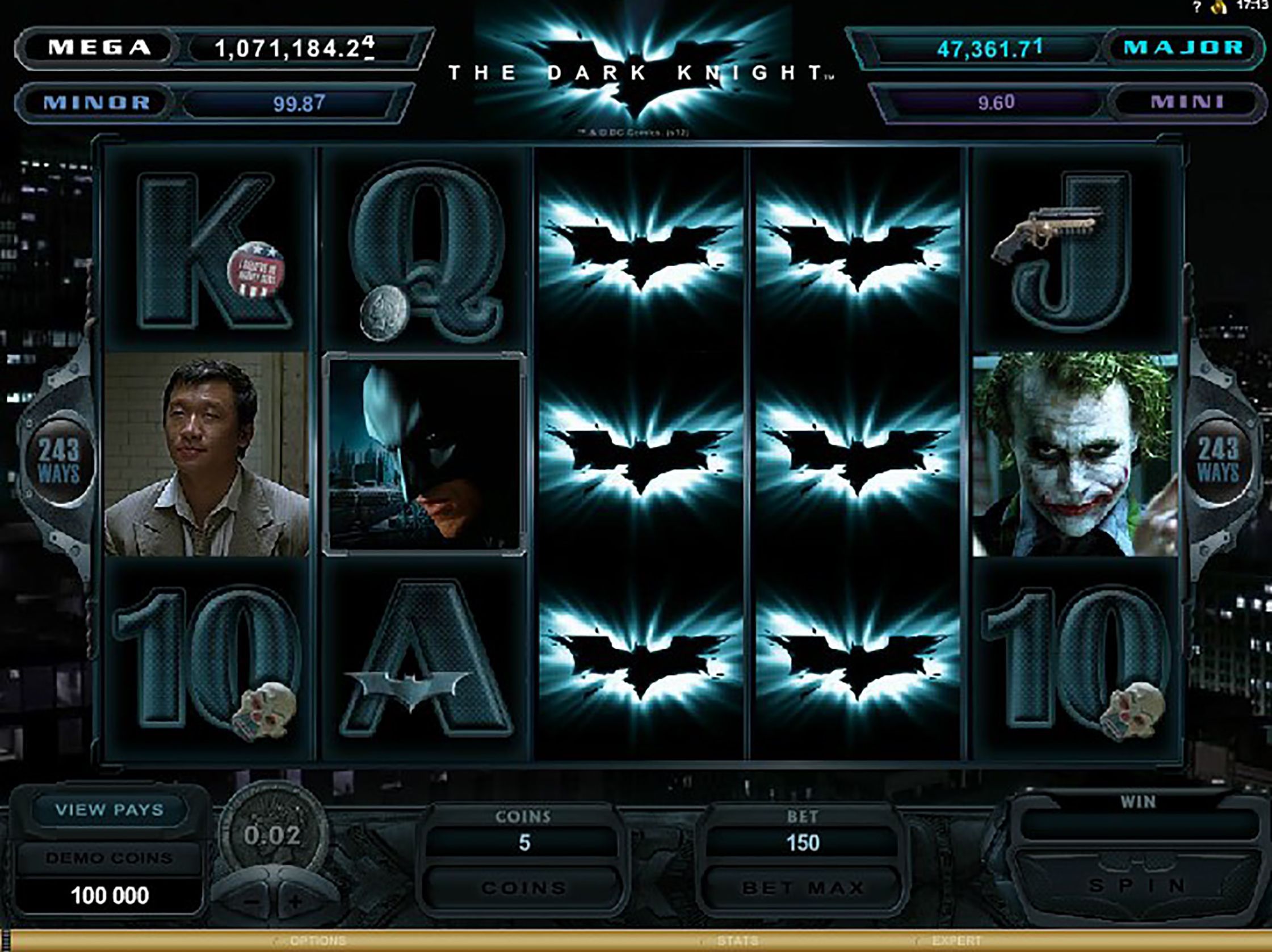Switch to Expert mode
Image resolution: width=1272 pixels, height=952 pixels.
pos(956,941)
